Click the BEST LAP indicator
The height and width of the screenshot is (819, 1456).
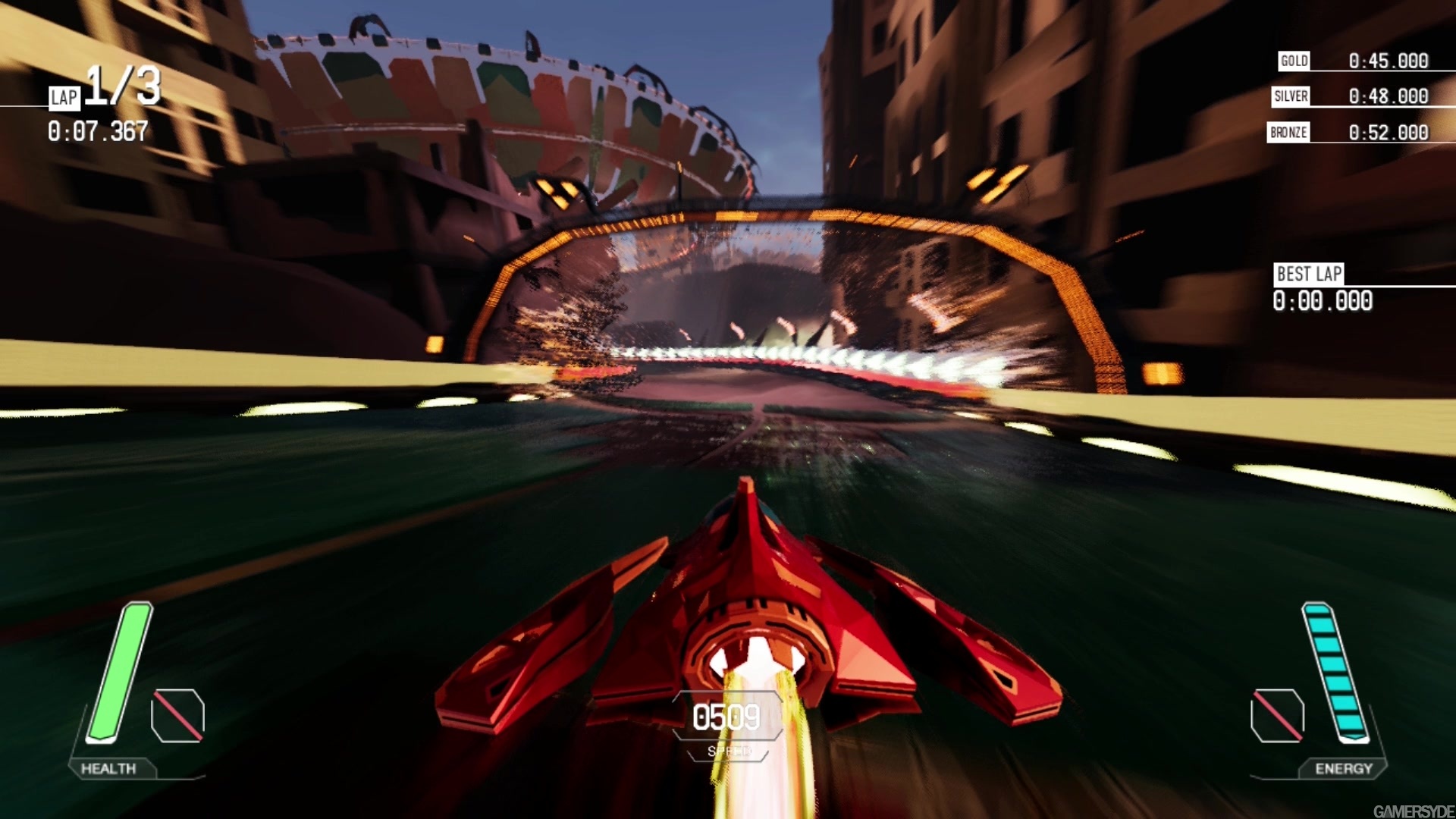coord(1307,275)
